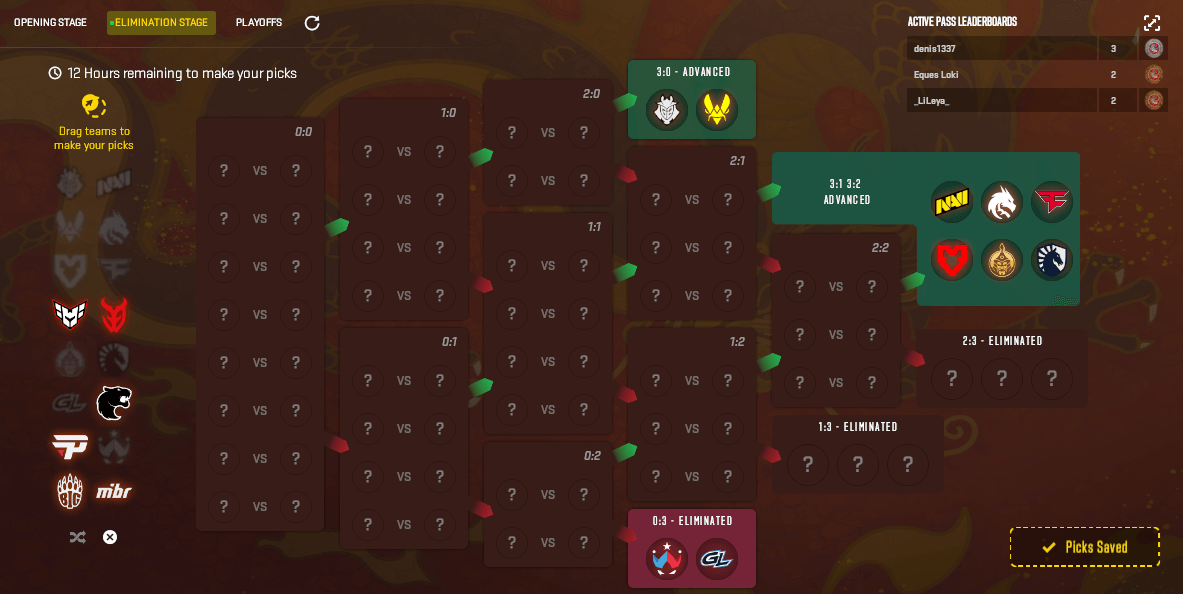The image size is (1183, 594).
Task: Click the GamerLegion logo in 0:3 Eliminated
Action: [717, 559]
